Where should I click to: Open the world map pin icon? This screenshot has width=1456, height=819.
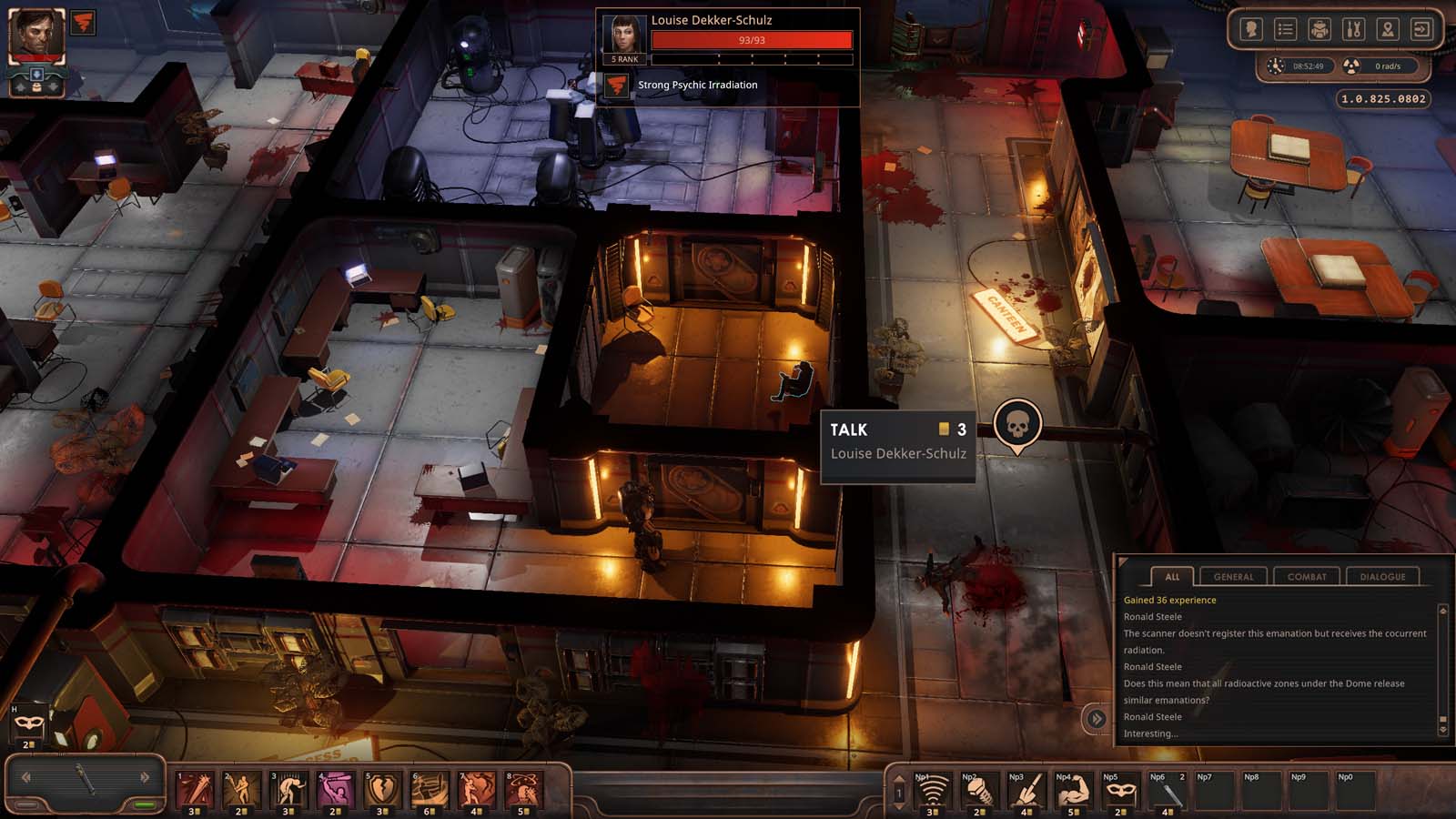(x=1386, y=29)
